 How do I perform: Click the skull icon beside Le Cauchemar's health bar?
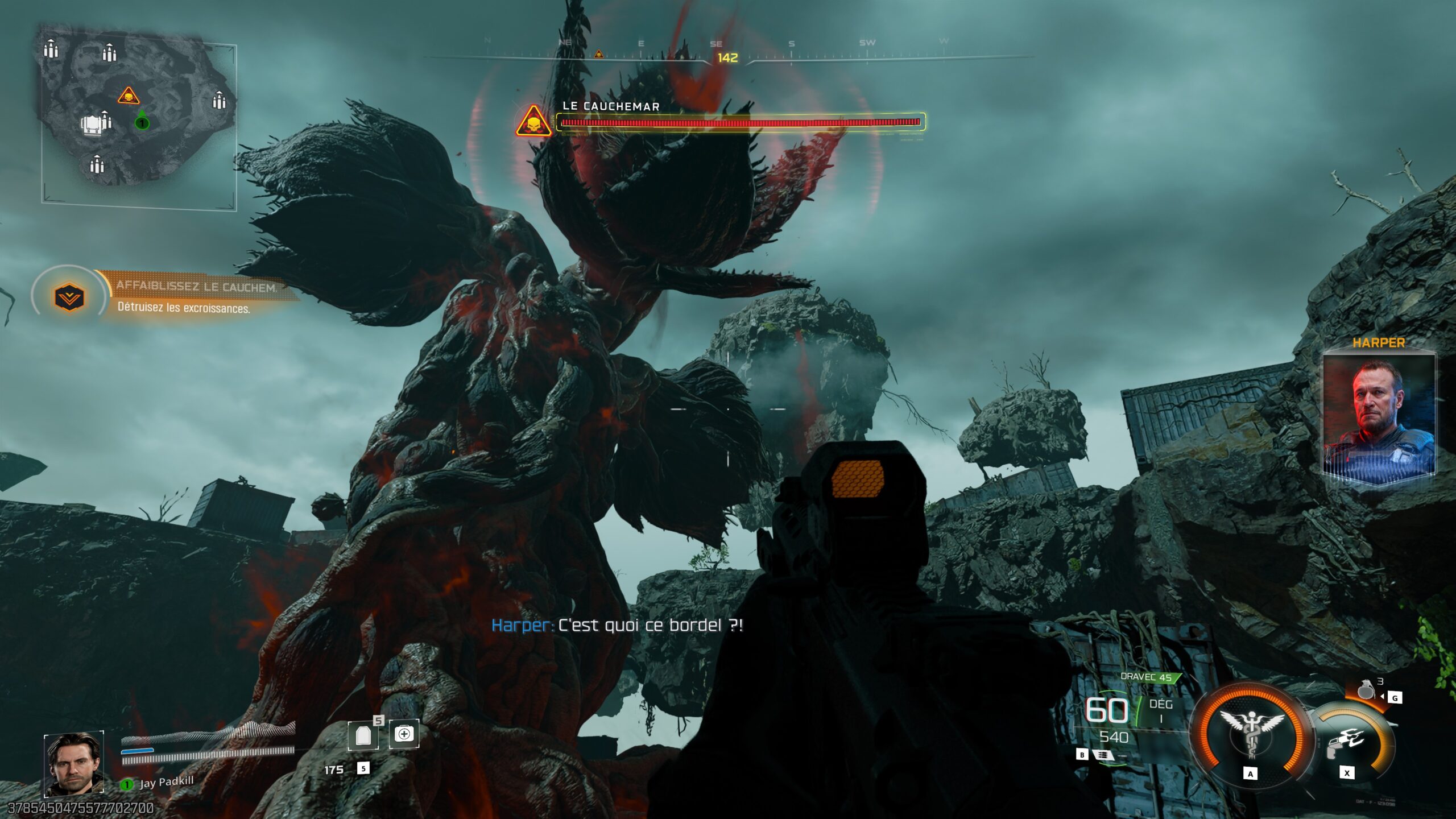pos(533,122)
